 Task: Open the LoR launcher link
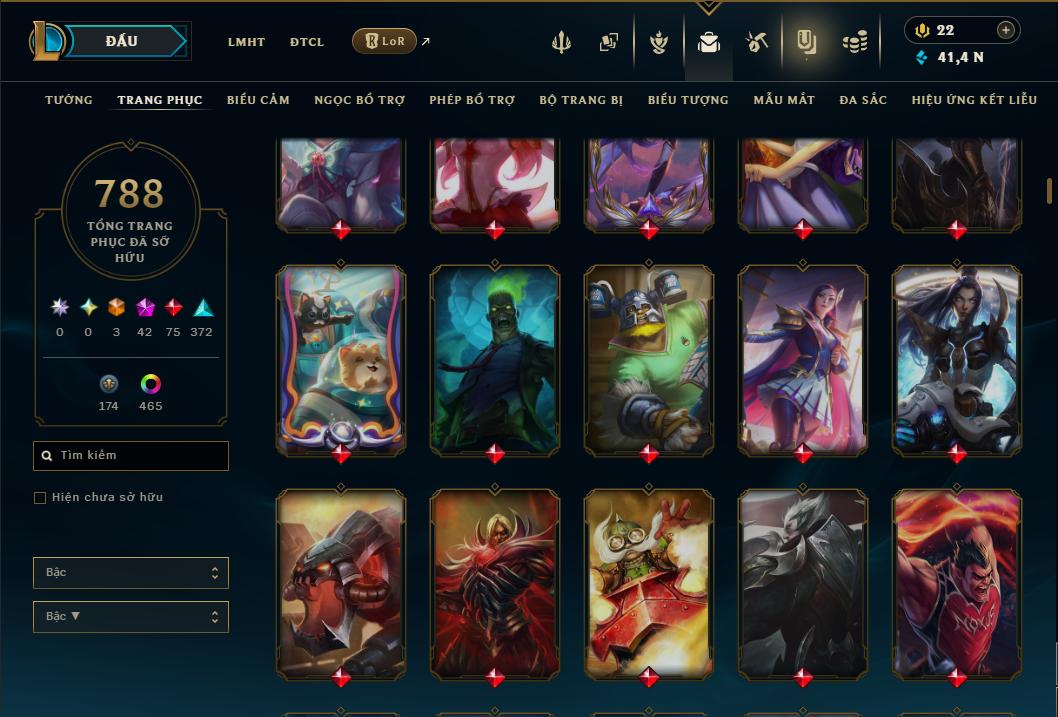385,41
